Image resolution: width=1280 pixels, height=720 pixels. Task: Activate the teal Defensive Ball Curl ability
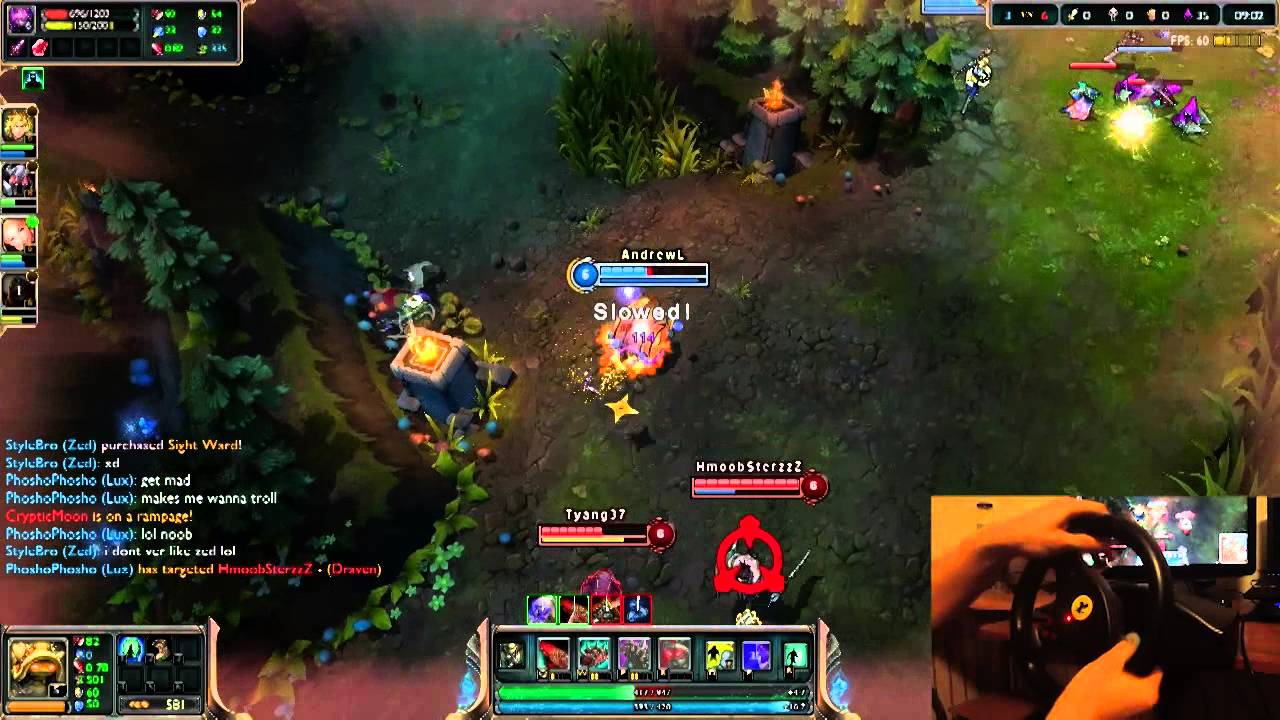[594, 655]
